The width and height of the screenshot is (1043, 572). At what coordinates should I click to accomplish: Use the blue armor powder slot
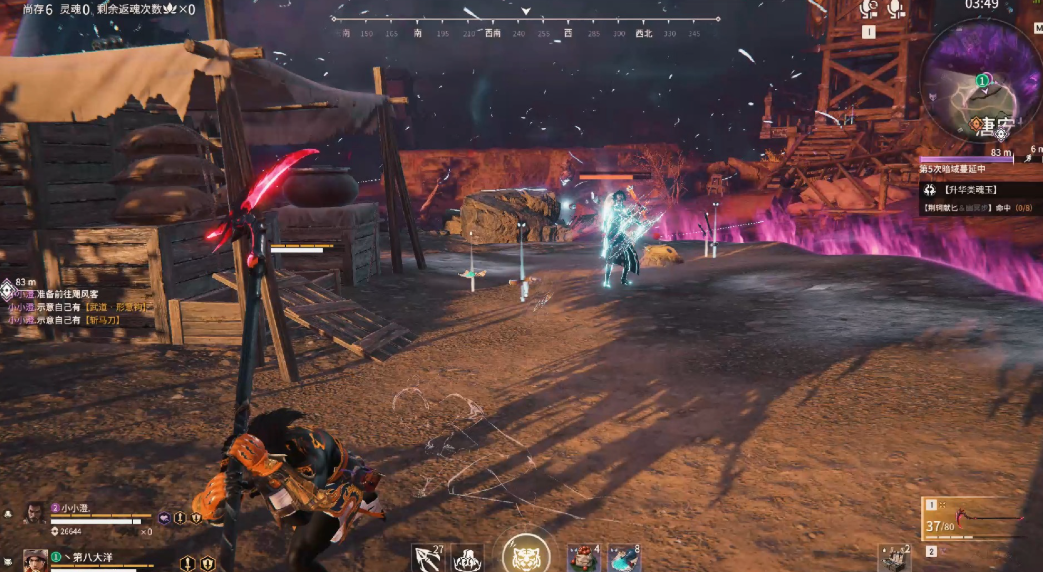click(624, 558)
